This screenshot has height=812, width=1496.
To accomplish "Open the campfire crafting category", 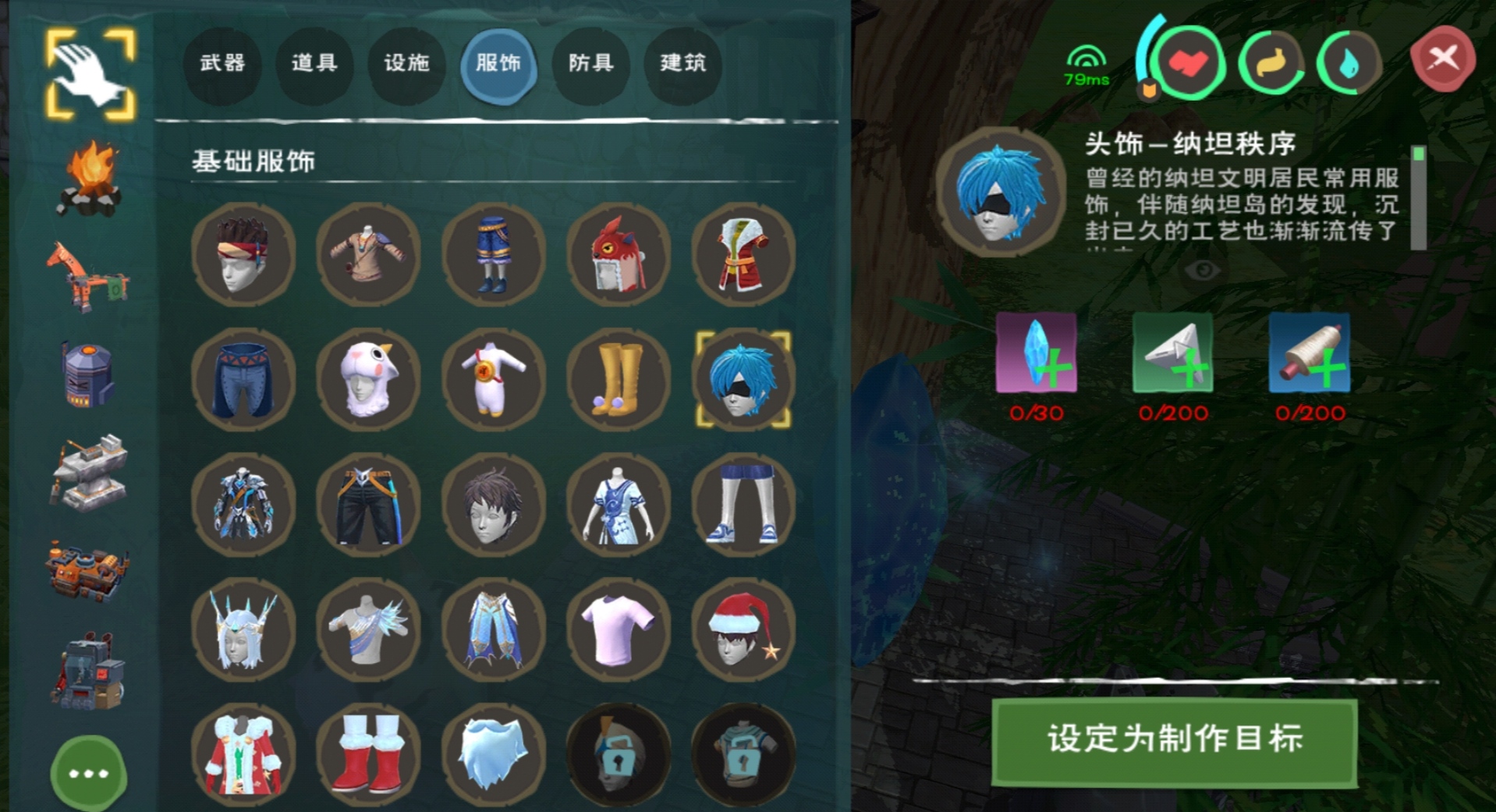I will 88,176.
